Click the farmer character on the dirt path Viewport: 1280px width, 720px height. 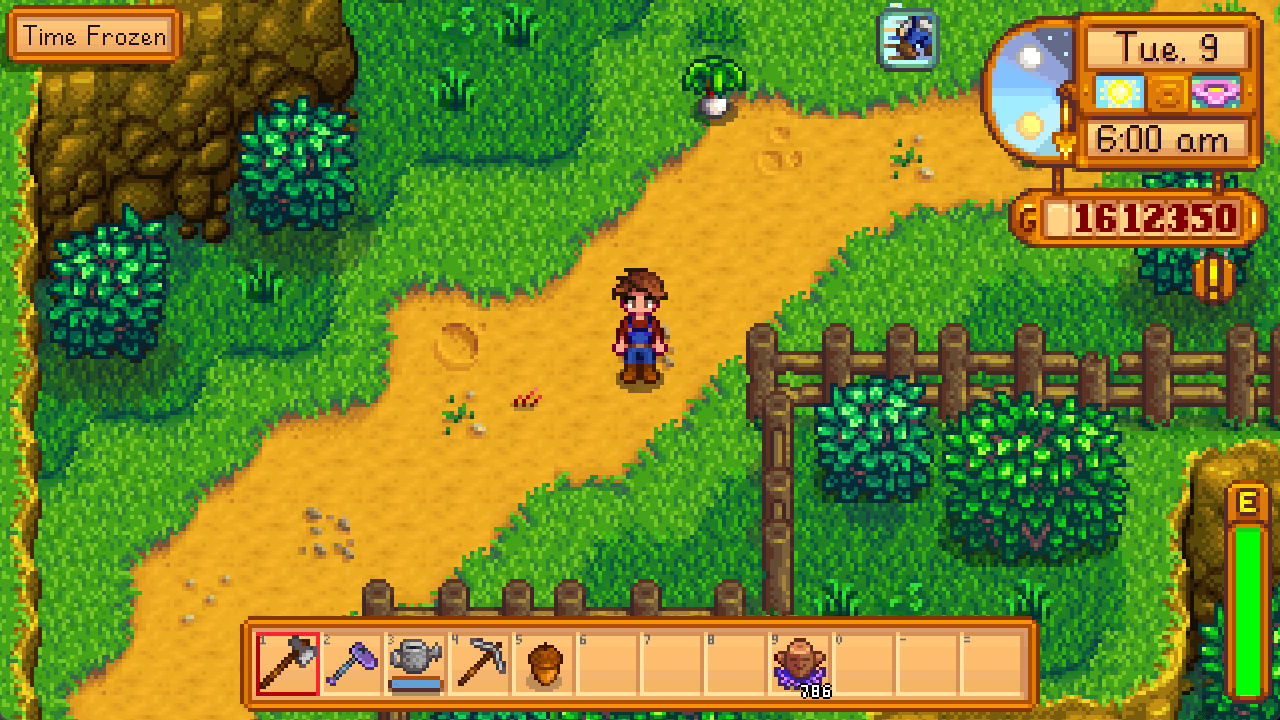tap(639, 330)
